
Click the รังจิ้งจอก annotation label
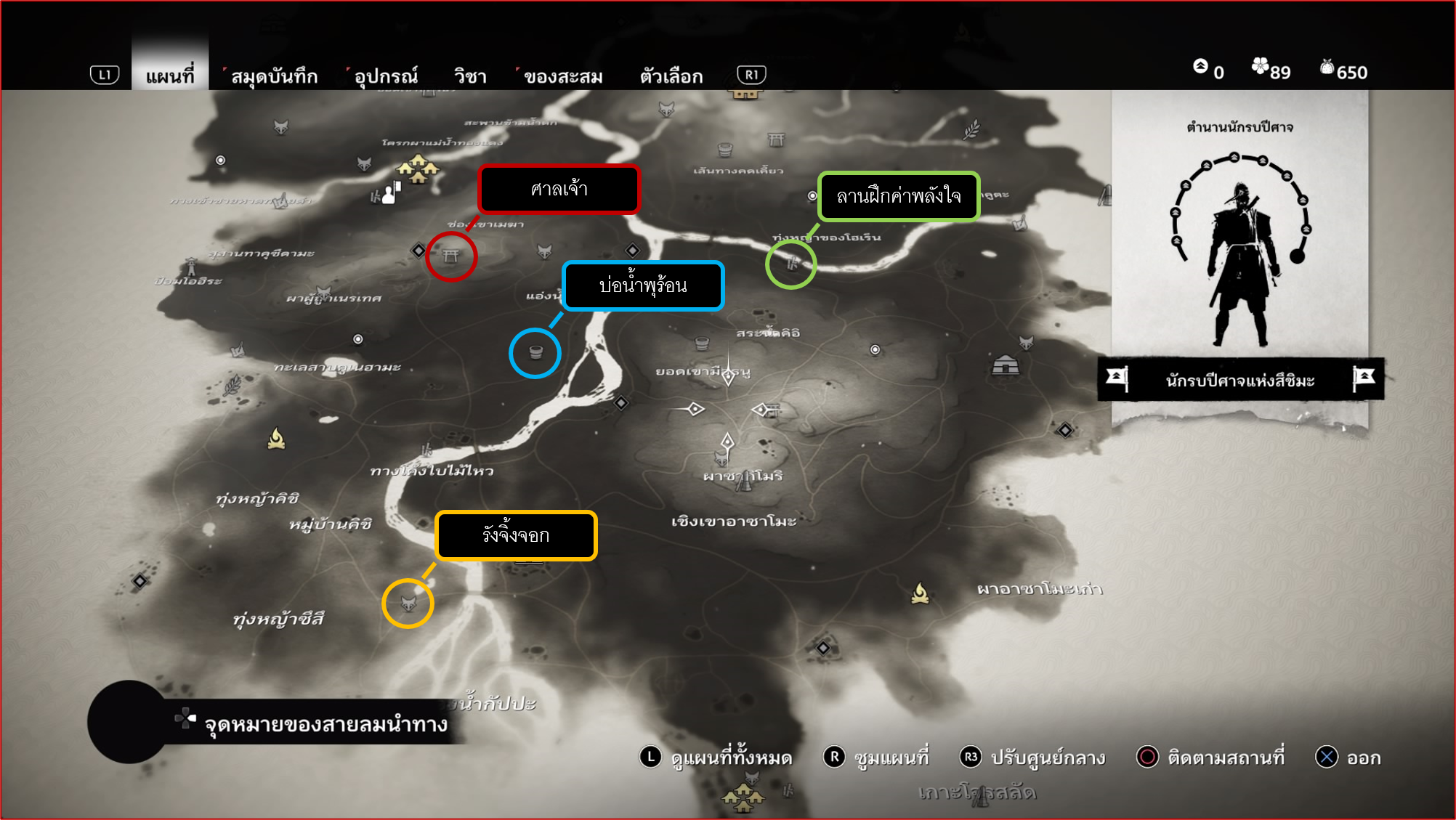pyautogui.click(x=516, y=536)
